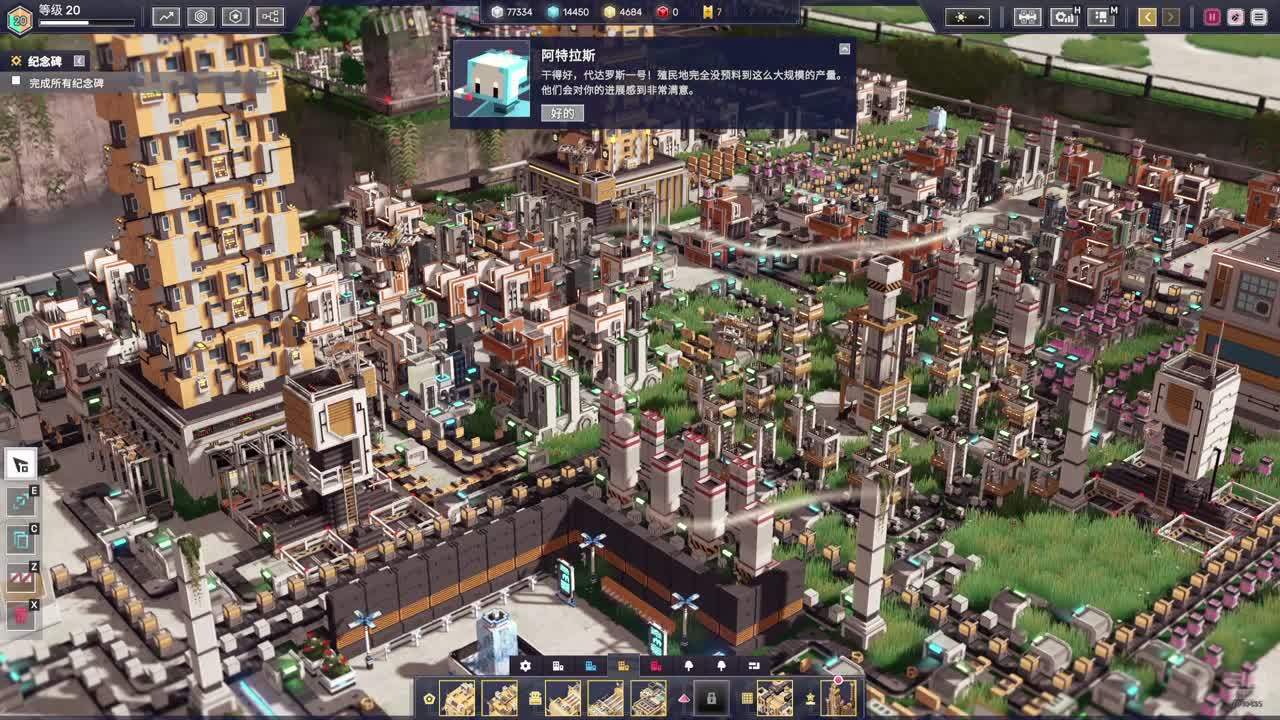The height and width of the screenshot is (720, 1280).
Task: Select the yellow monument tower building
Action: click(838, 698)
